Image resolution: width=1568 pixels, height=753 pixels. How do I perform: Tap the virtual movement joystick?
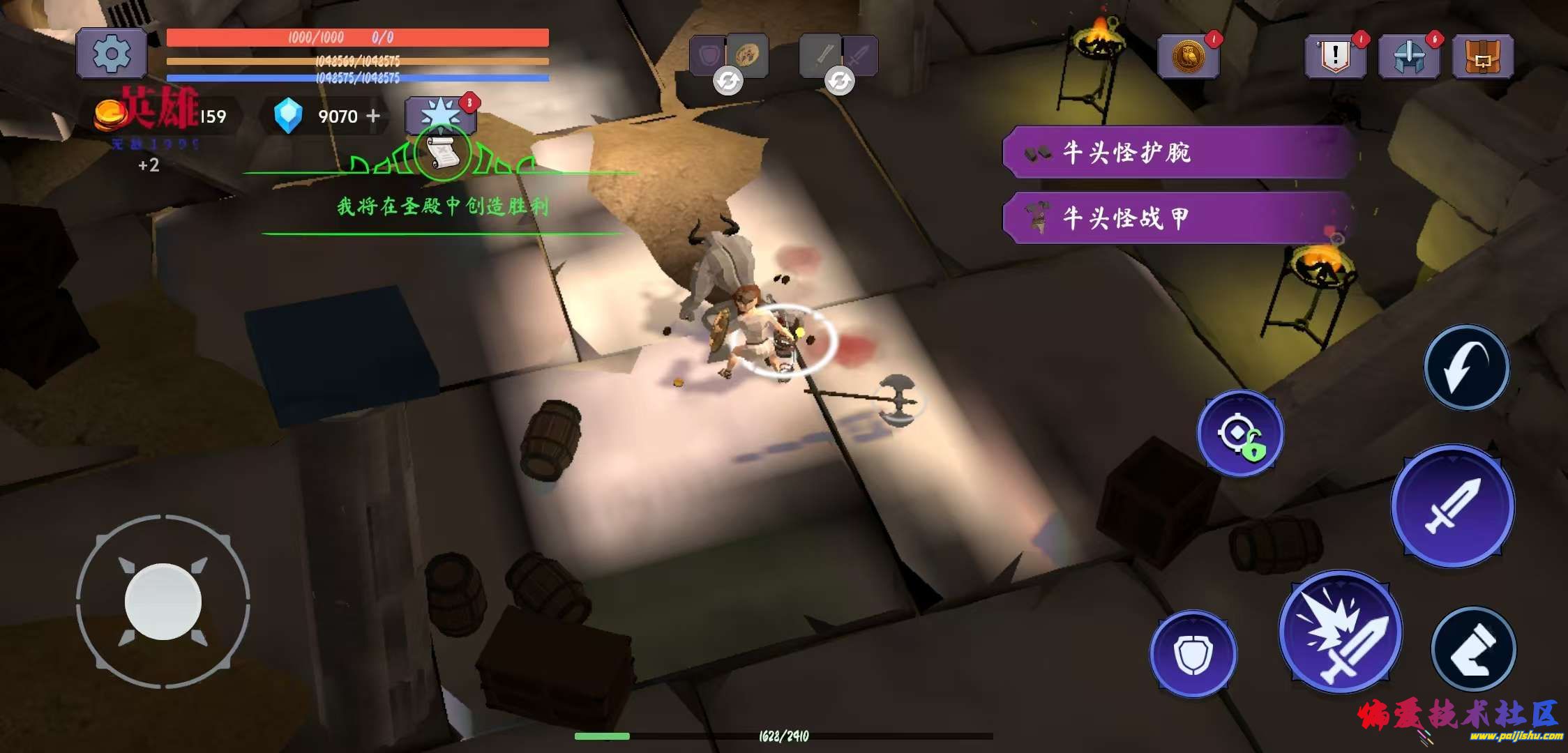point(163,602)
